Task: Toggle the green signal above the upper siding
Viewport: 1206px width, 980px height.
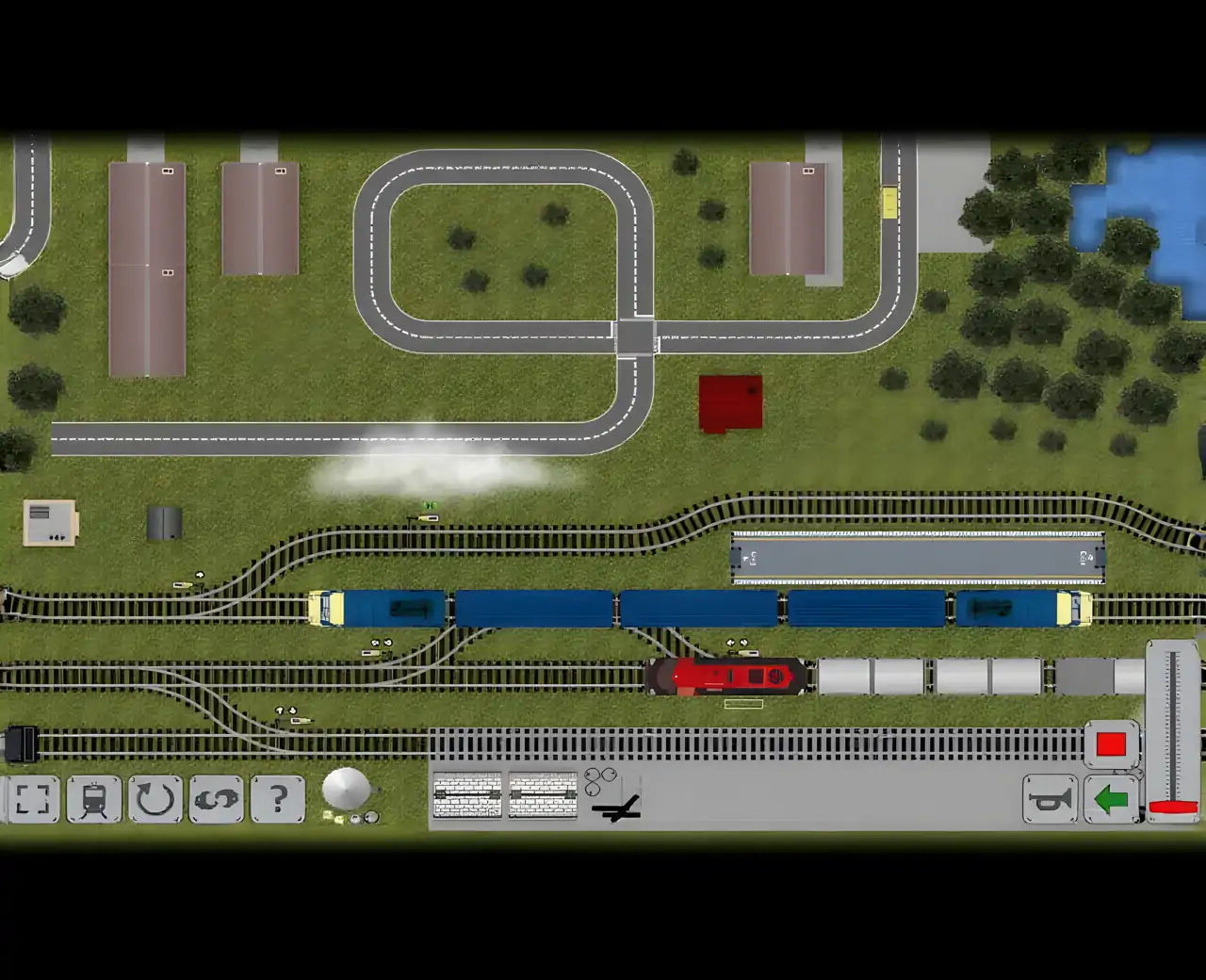Action: 430,506
